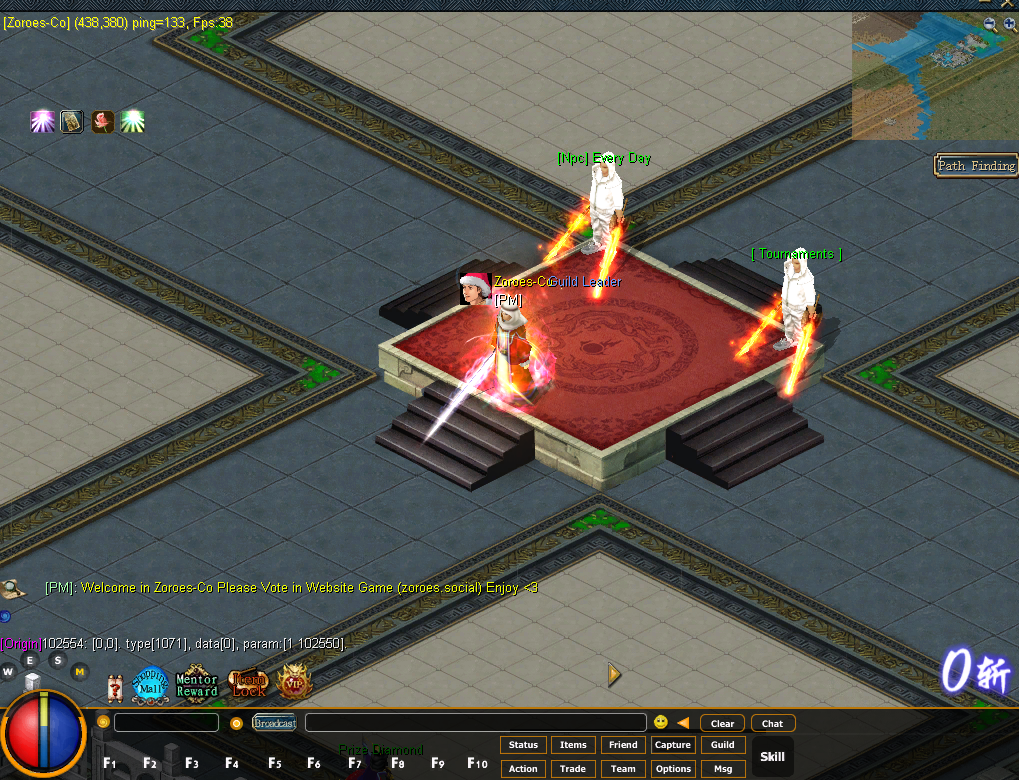This screenshot has height=780, width=1019.
Task: Open the Team panel
Action: click(x=623, y=769)
